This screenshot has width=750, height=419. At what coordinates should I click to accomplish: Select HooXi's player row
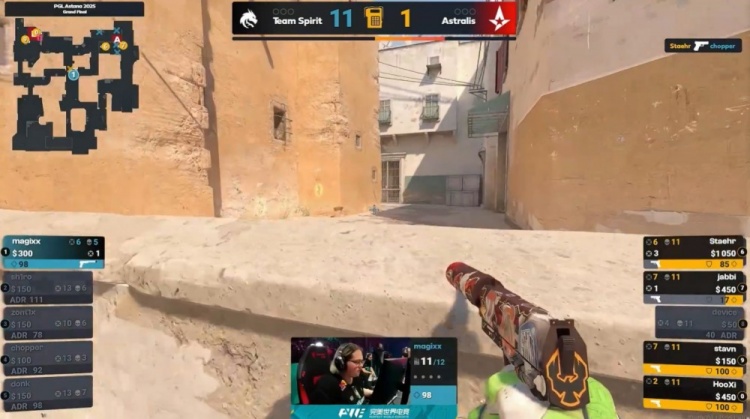696,393
